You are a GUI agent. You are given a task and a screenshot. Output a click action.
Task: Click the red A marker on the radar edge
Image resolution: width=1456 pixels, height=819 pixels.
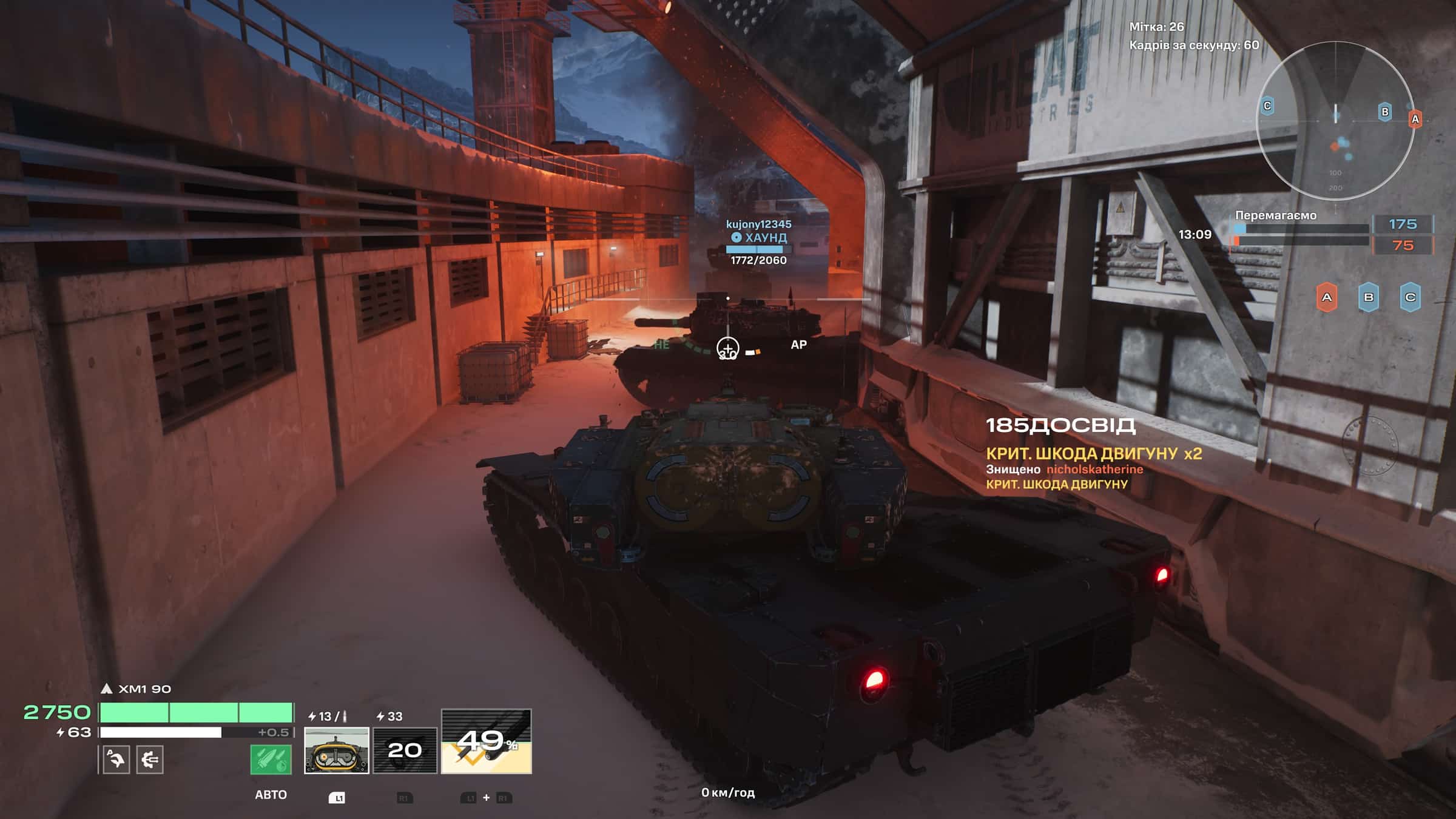pos(1415,119)
